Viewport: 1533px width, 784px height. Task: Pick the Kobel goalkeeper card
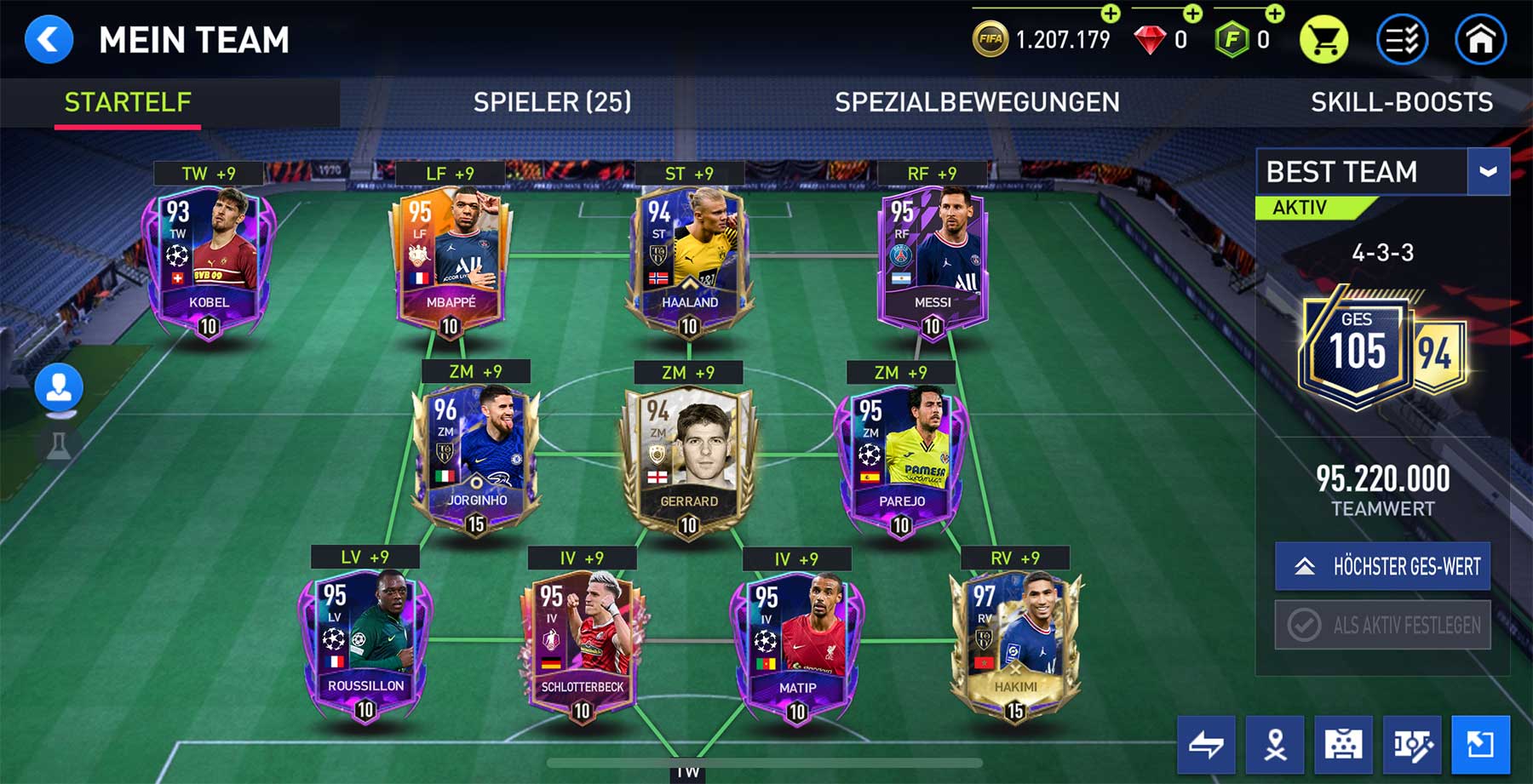click(209, 260)
